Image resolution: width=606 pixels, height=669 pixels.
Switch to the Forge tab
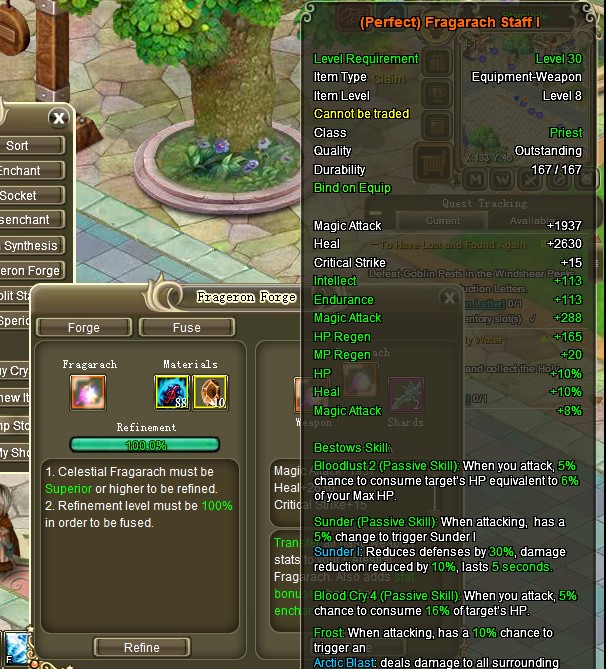click(84, 327)
